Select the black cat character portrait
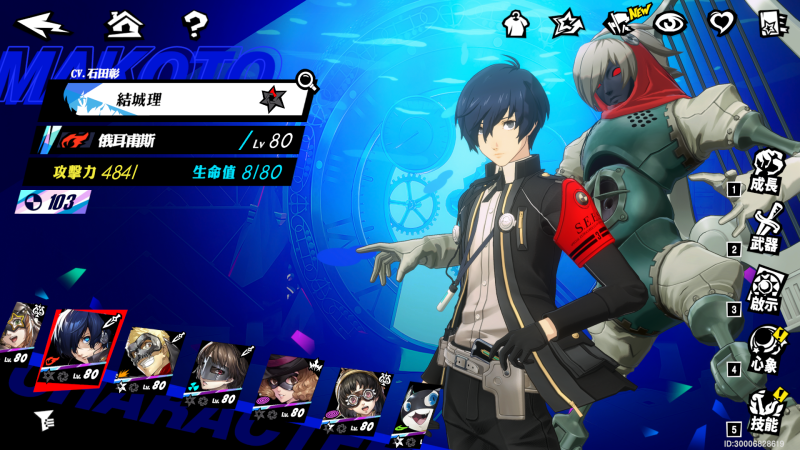The width and height of the screenshot is (800, 450). [x=420, y=406]
